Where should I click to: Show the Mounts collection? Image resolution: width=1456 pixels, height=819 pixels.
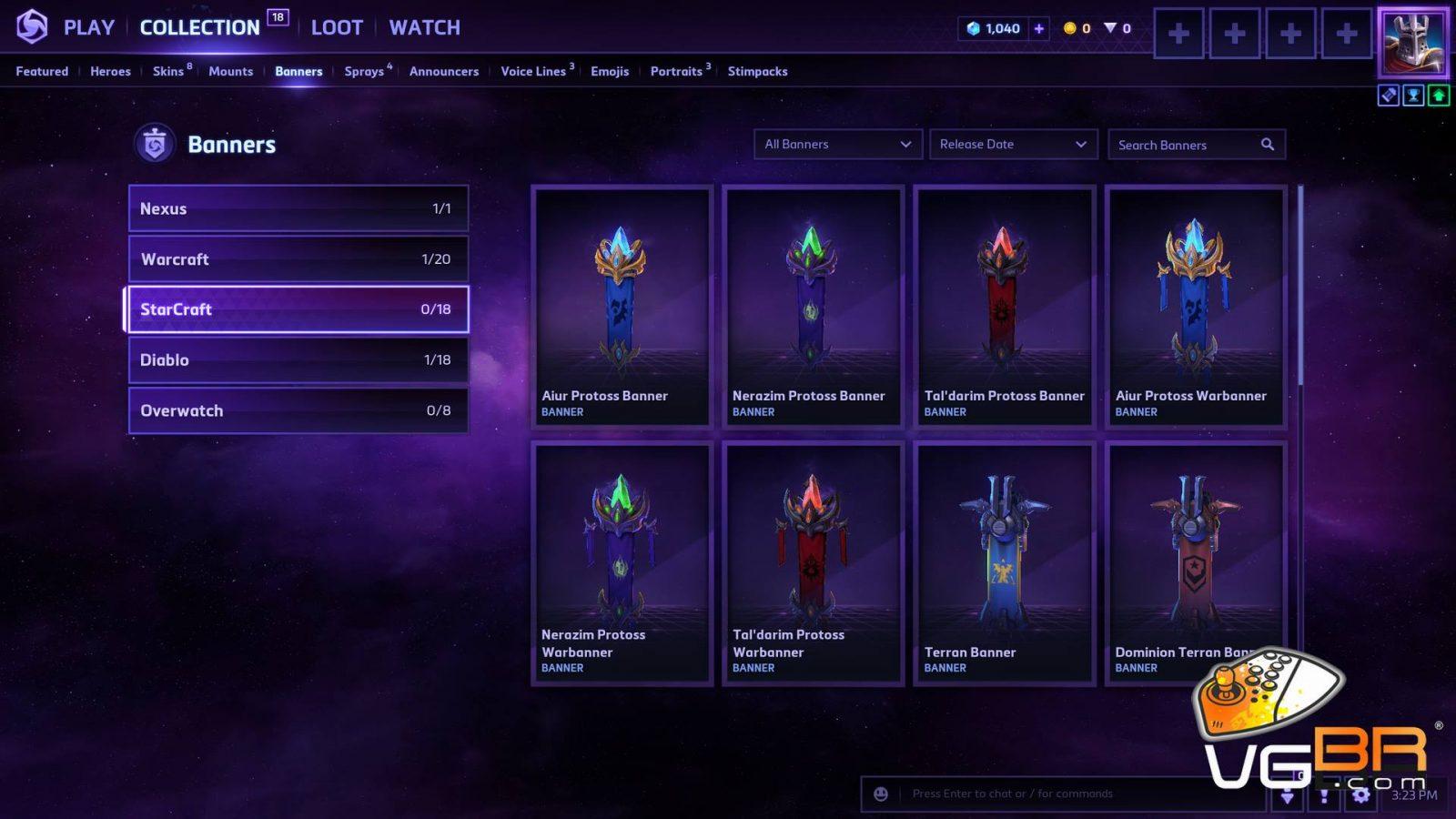click(230, 71)
